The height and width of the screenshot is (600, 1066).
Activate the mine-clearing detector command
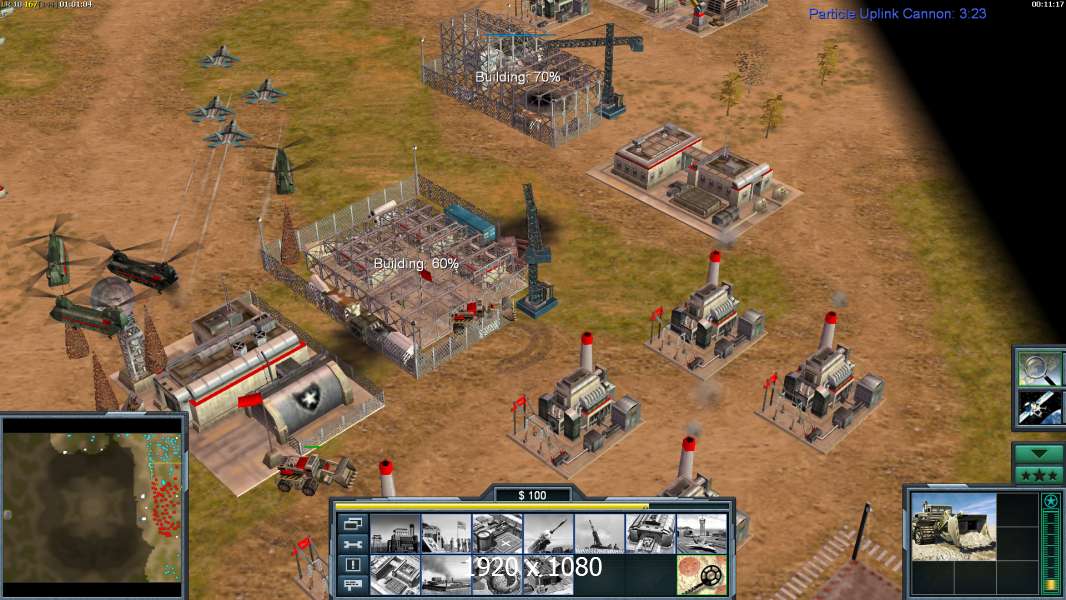pos(701,574)
